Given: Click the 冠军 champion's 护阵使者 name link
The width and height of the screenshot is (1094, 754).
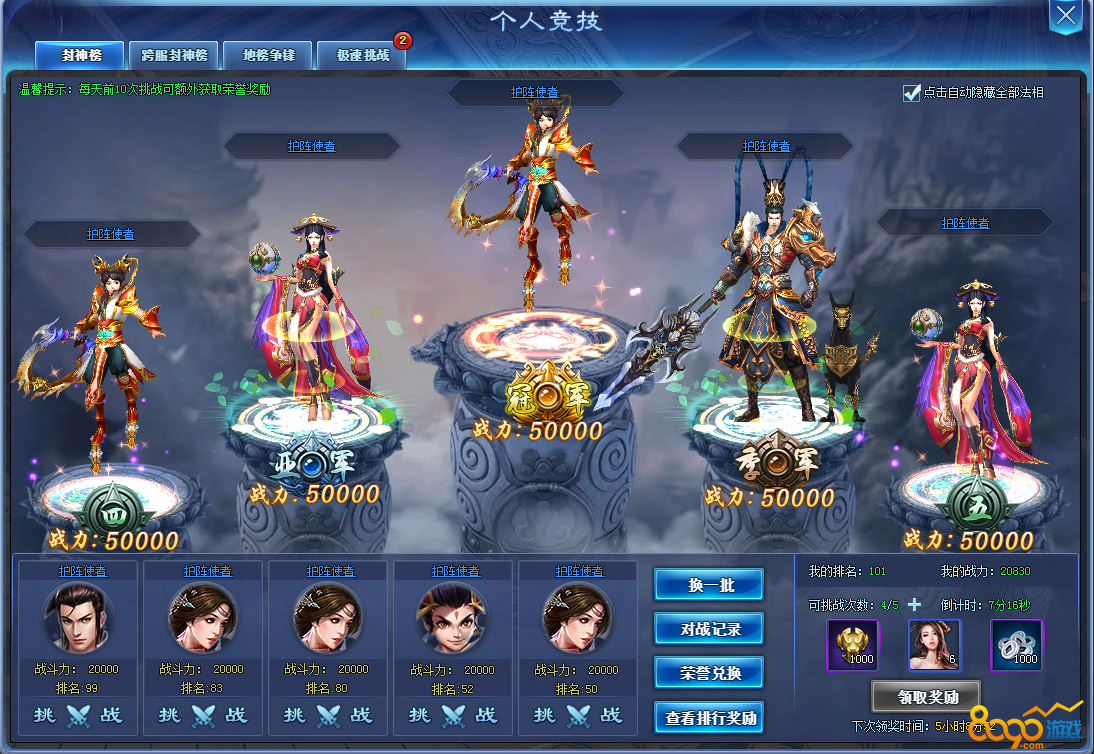Looking at the screenshot, I should click(x=534, y=92).
